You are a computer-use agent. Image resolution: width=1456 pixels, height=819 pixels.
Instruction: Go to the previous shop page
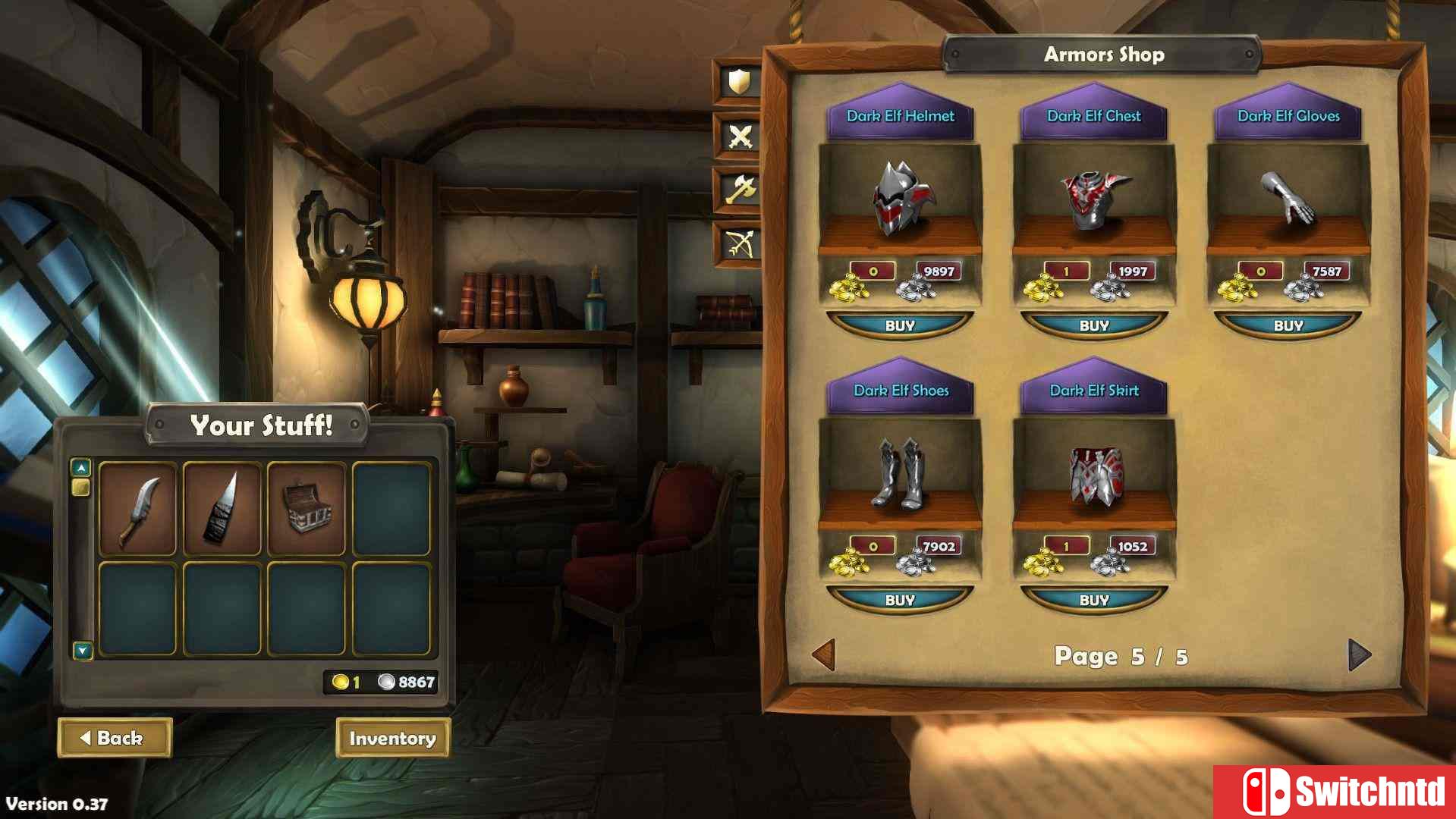pyautogui.click(x=824, y=655)
